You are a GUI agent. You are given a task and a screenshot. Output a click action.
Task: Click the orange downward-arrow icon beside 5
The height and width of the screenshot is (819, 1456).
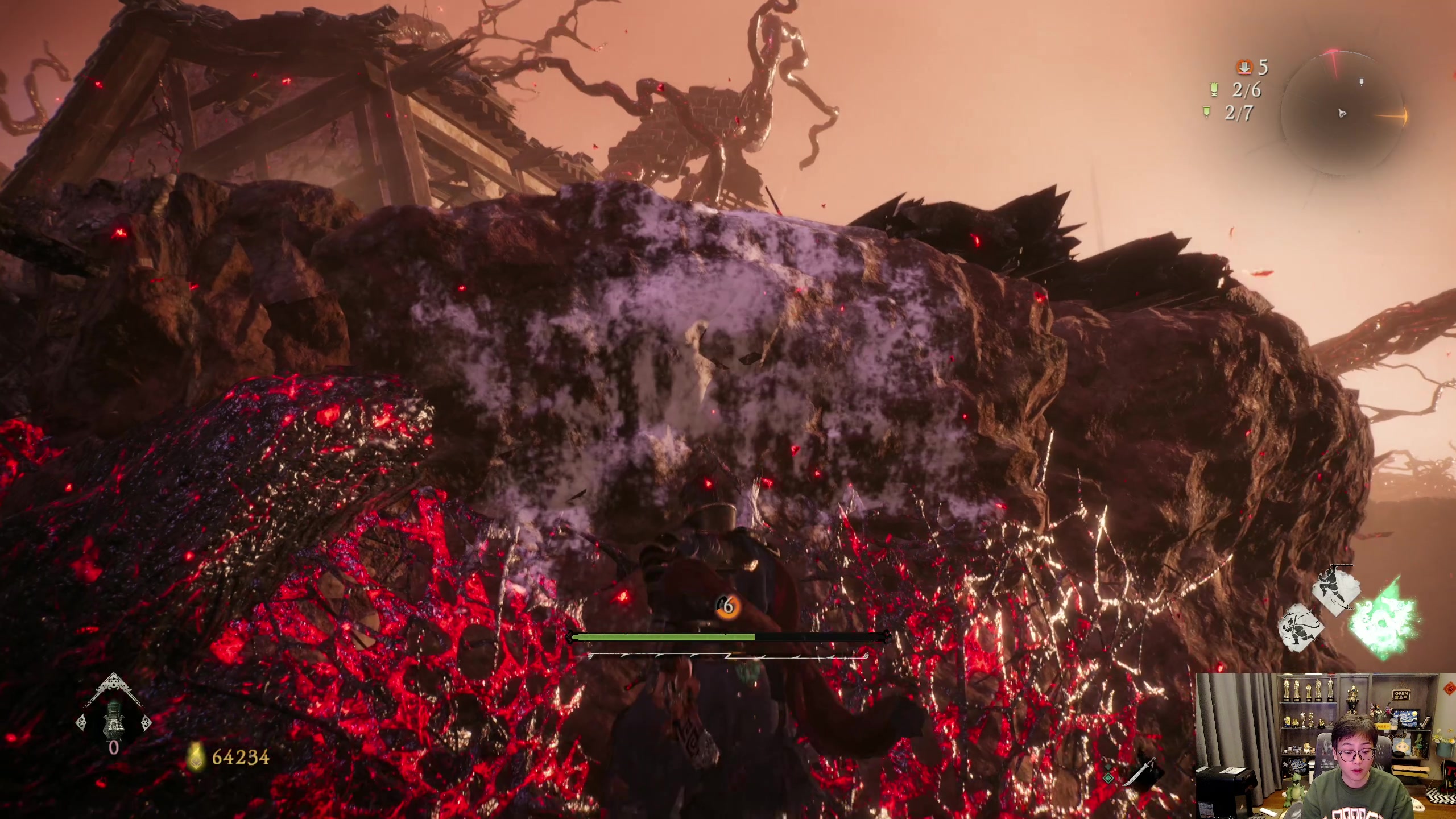click(1244, 68)
